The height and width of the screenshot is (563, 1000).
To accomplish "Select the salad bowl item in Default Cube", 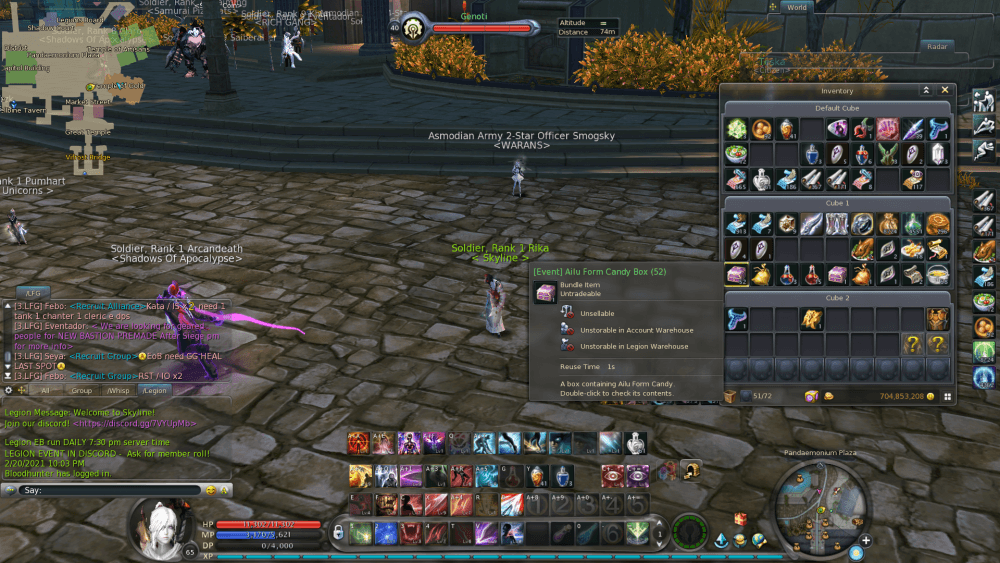I will pyautogui.click(x=736, y=154).
